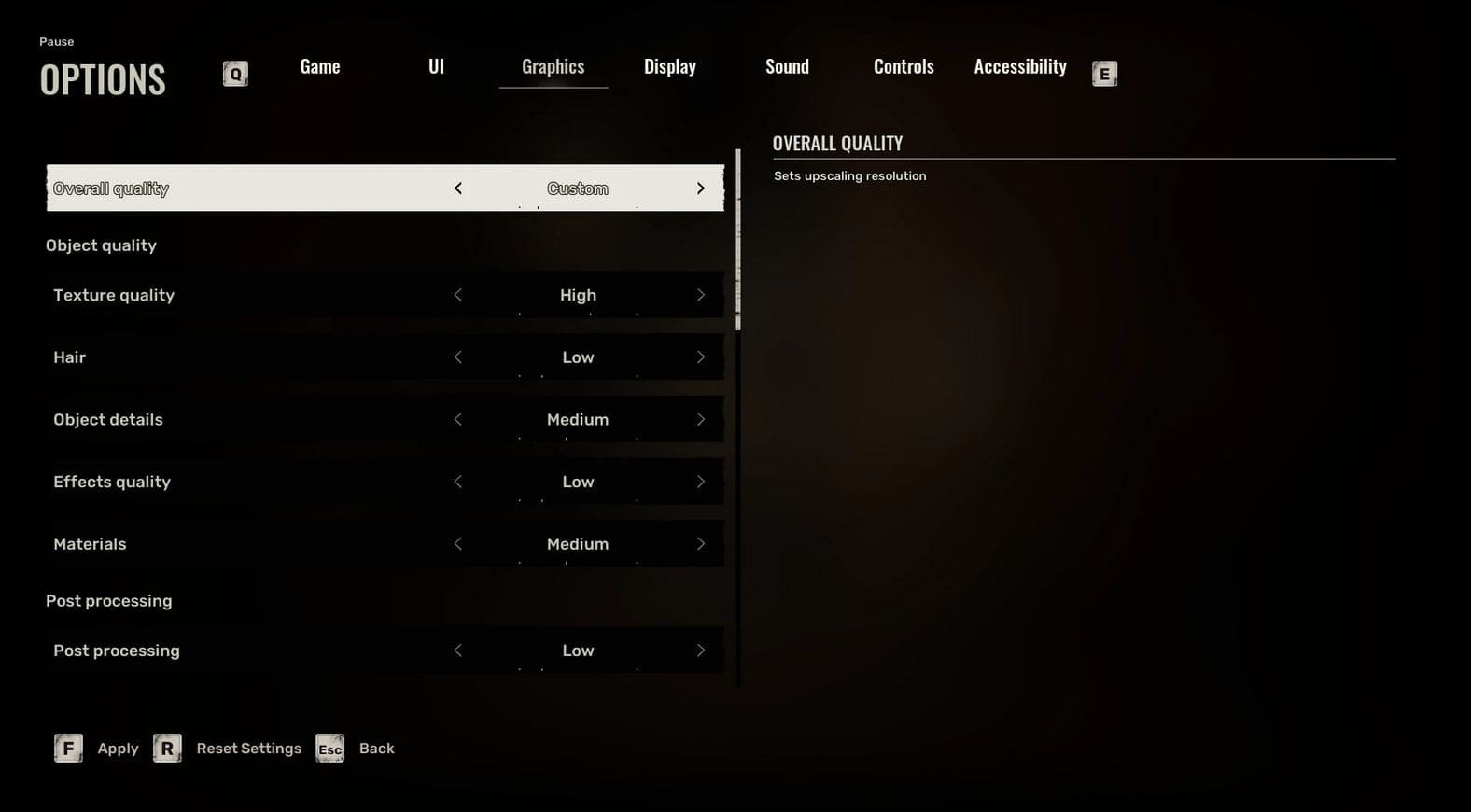Switch to the Game tab

319,67
